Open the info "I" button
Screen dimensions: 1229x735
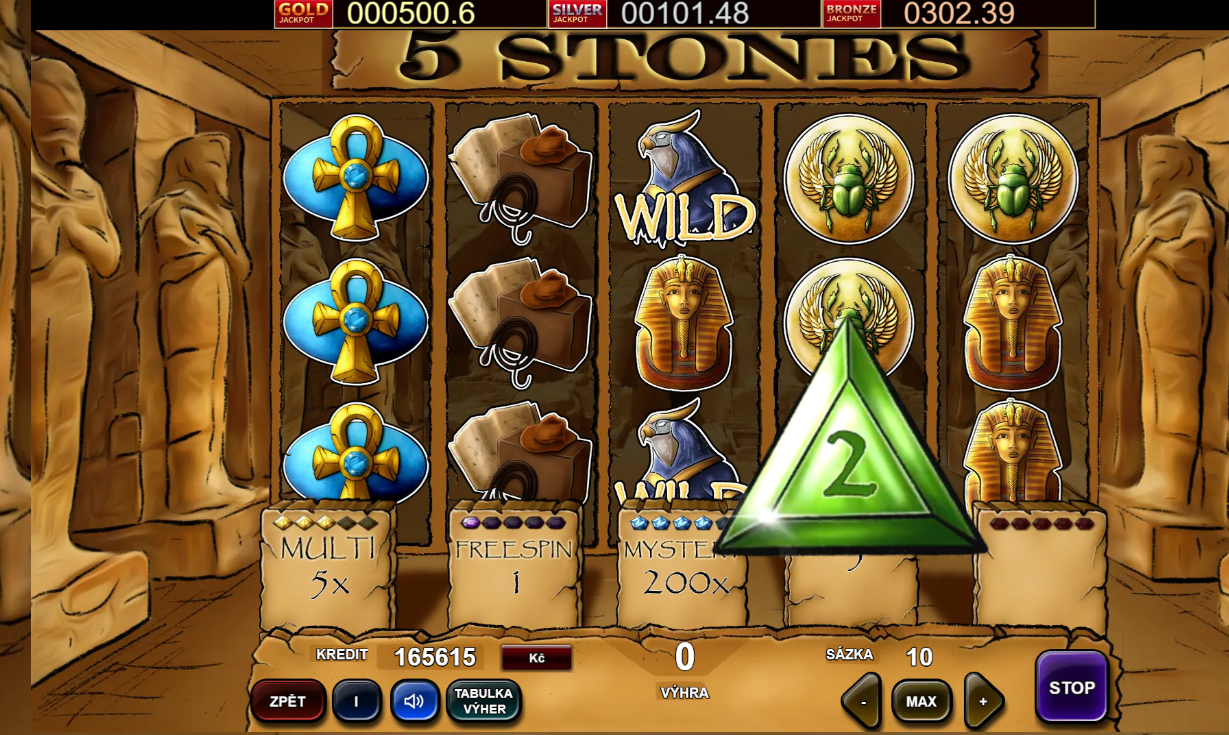tap(356, 701)
